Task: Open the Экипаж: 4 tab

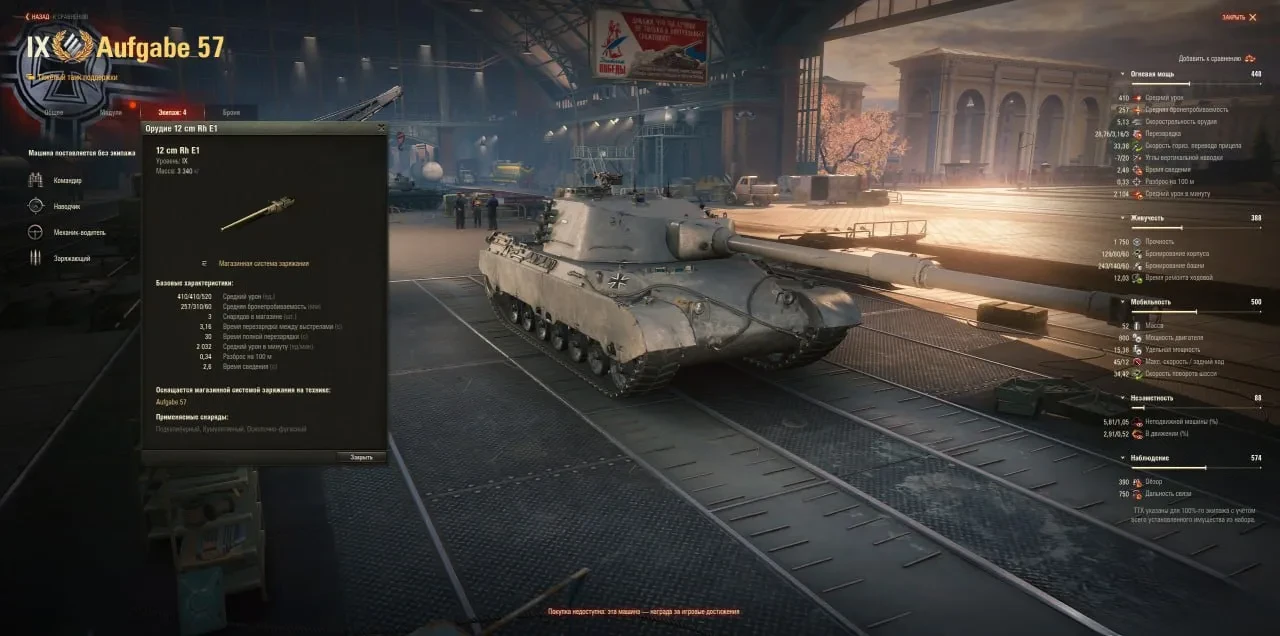Action: pyautogui.click(x=171, y=112)
